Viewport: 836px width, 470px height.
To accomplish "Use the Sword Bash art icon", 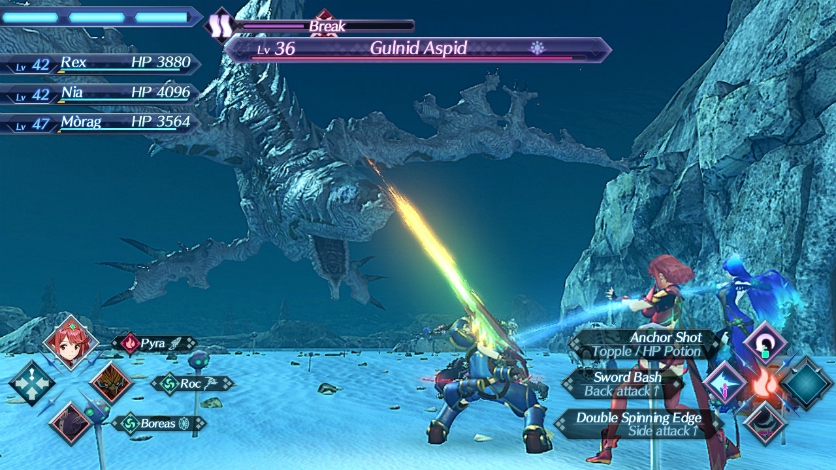I will 725,383.
